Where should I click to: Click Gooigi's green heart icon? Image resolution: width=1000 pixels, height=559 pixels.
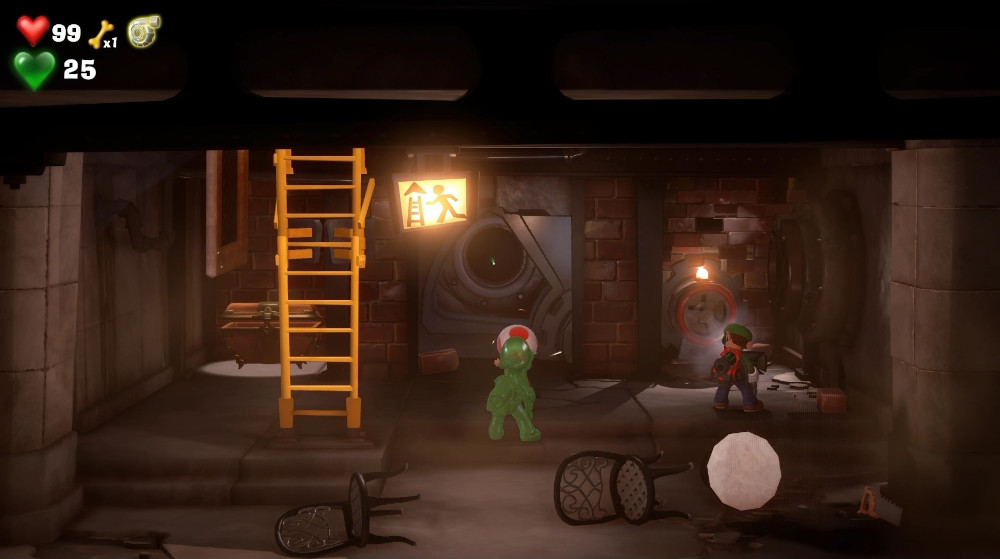pyautogui.click(x=34, y=70)
